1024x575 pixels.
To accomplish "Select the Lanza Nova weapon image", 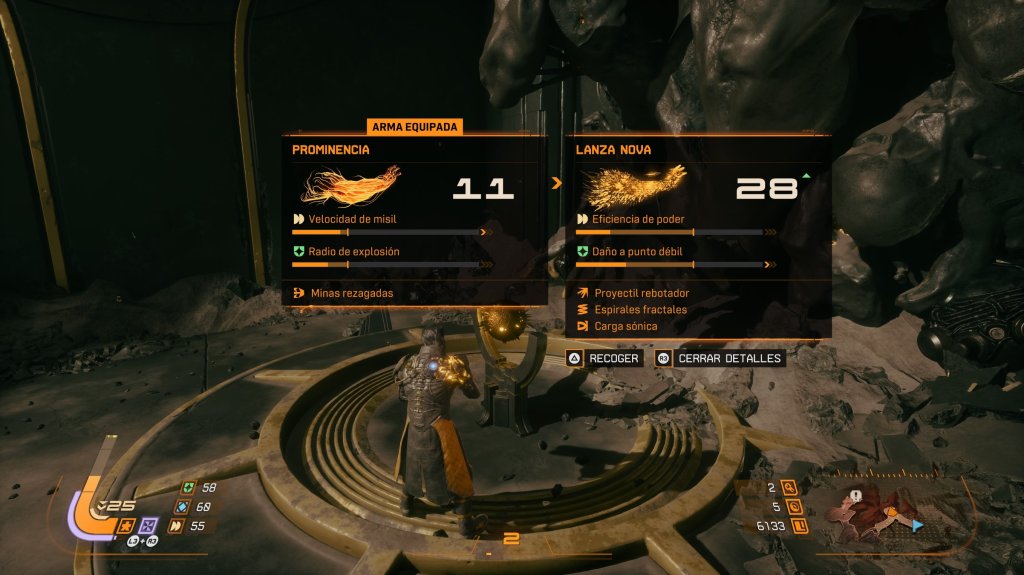I will click(636, 186).
